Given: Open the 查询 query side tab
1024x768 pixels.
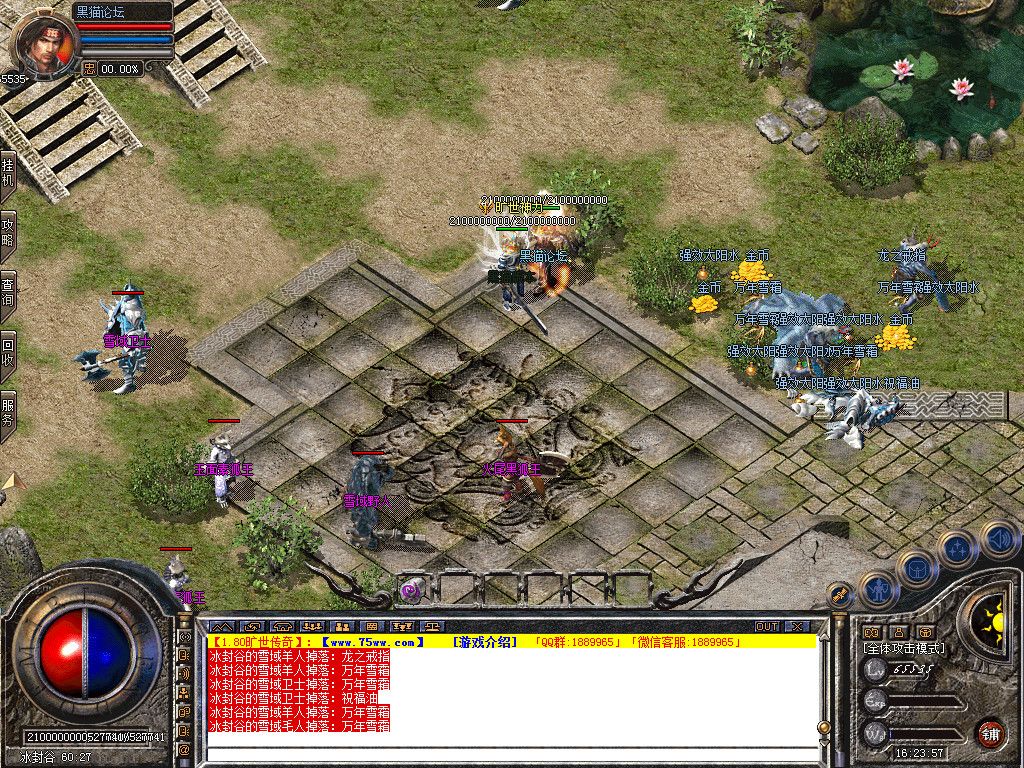Looking at the screenshot, I should [8, 292].
